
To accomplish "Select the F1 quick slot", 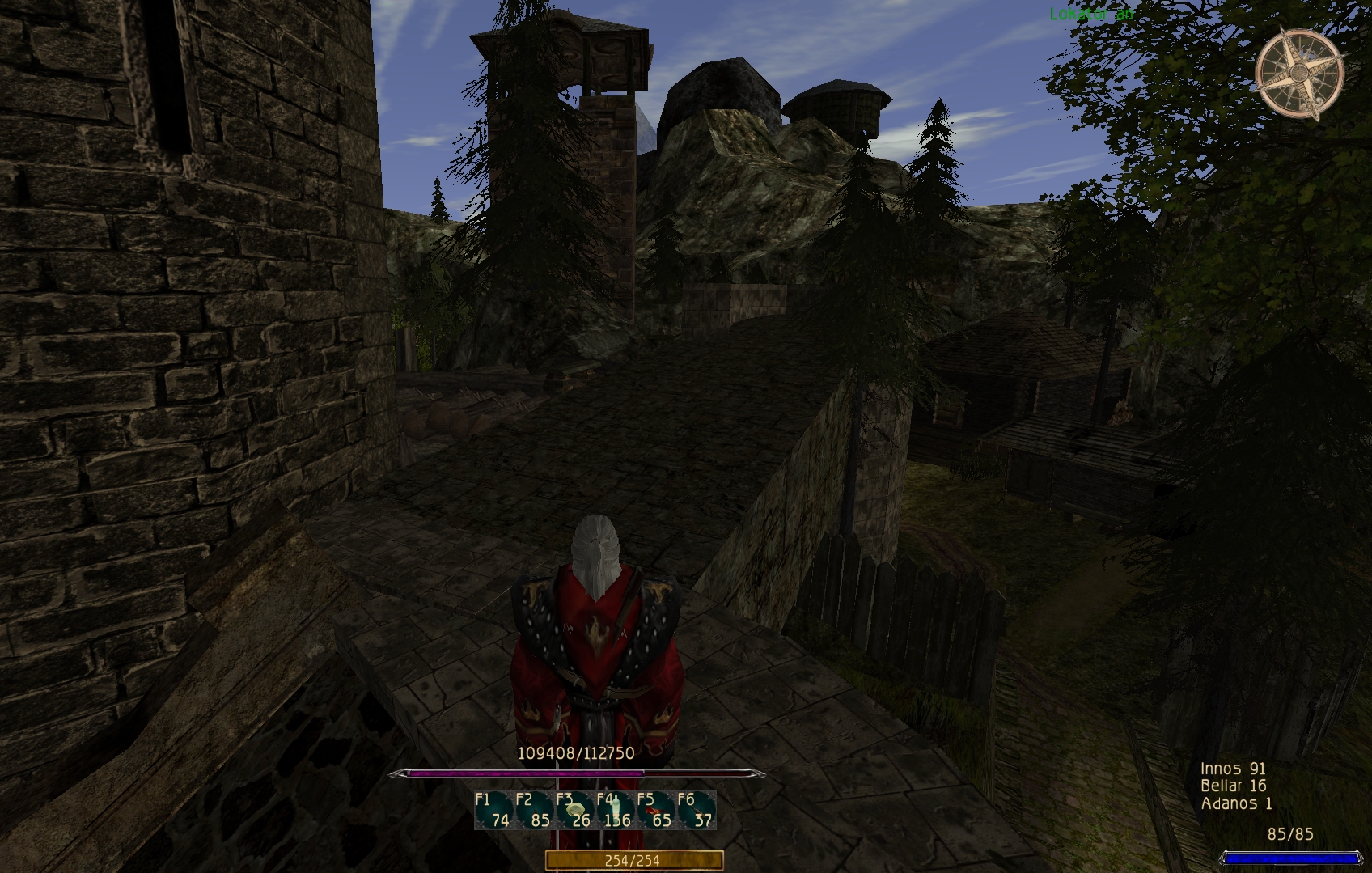I will coord(493,810).
